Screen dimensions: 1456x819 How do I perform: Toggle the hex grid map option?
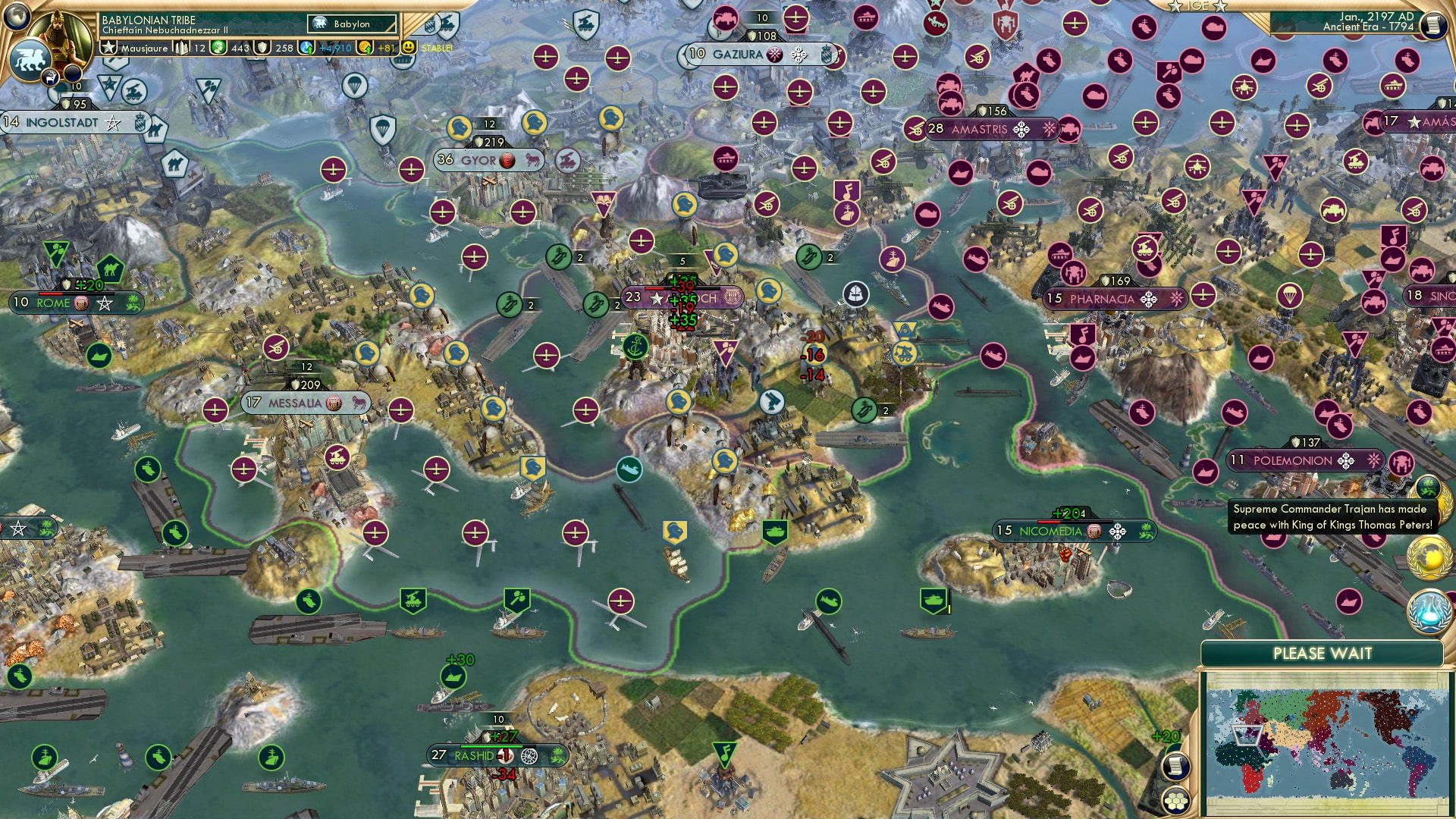(1175, 801)
